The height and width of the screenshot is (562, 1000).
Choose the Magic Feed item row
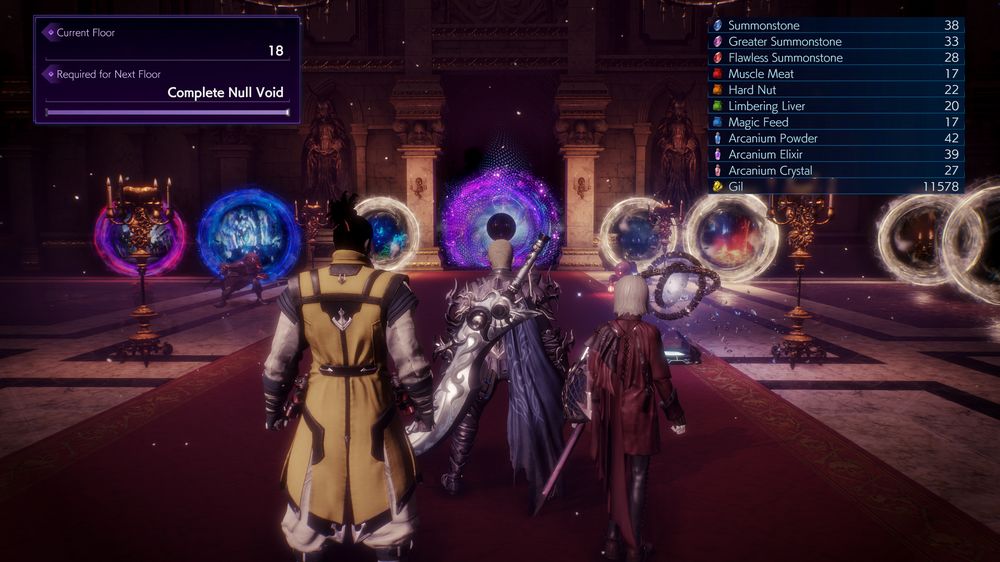pyautogui.click(x=835, y=122)
